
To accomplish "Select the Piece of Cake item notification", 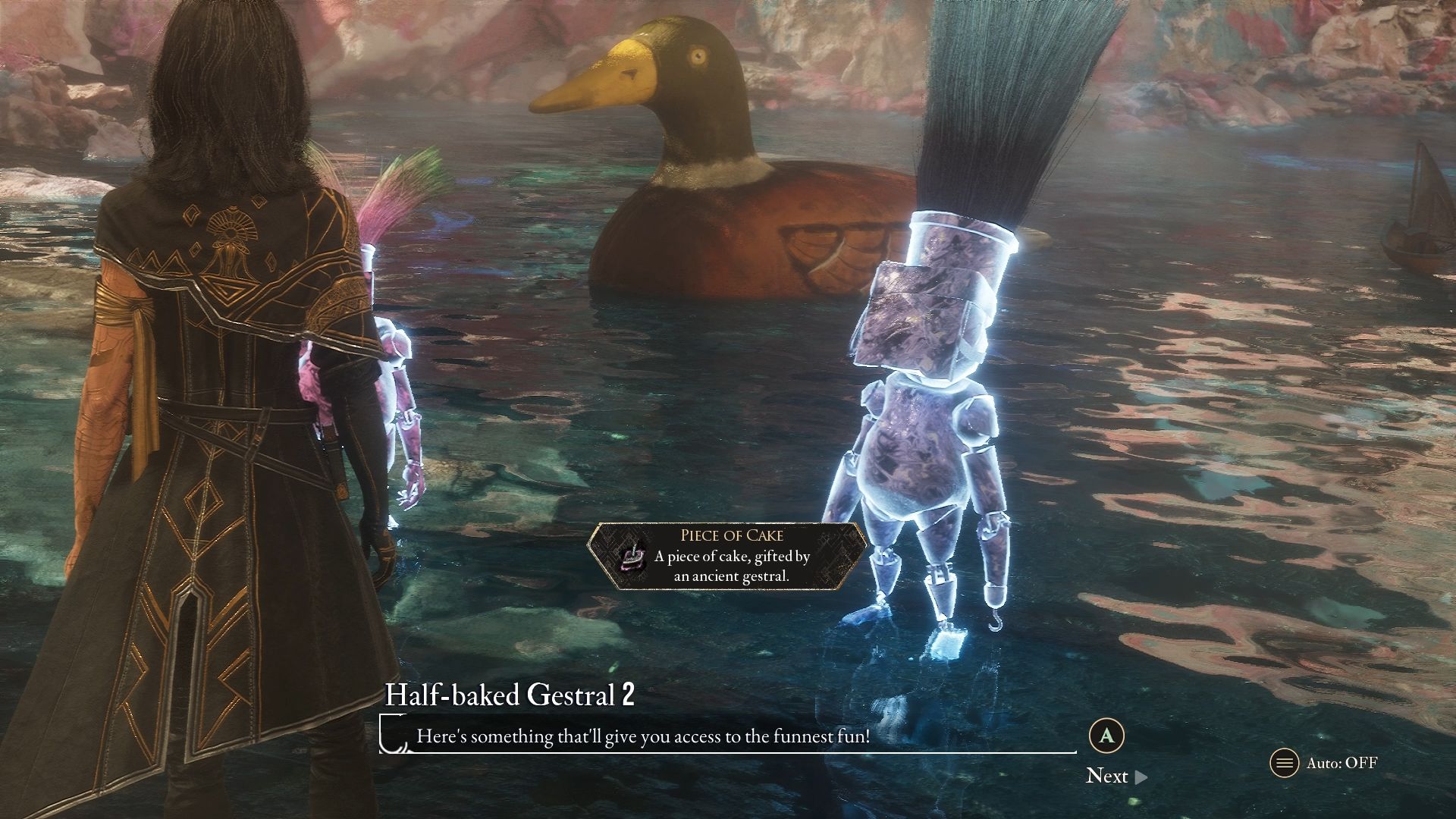I will [x=728, y=556].
